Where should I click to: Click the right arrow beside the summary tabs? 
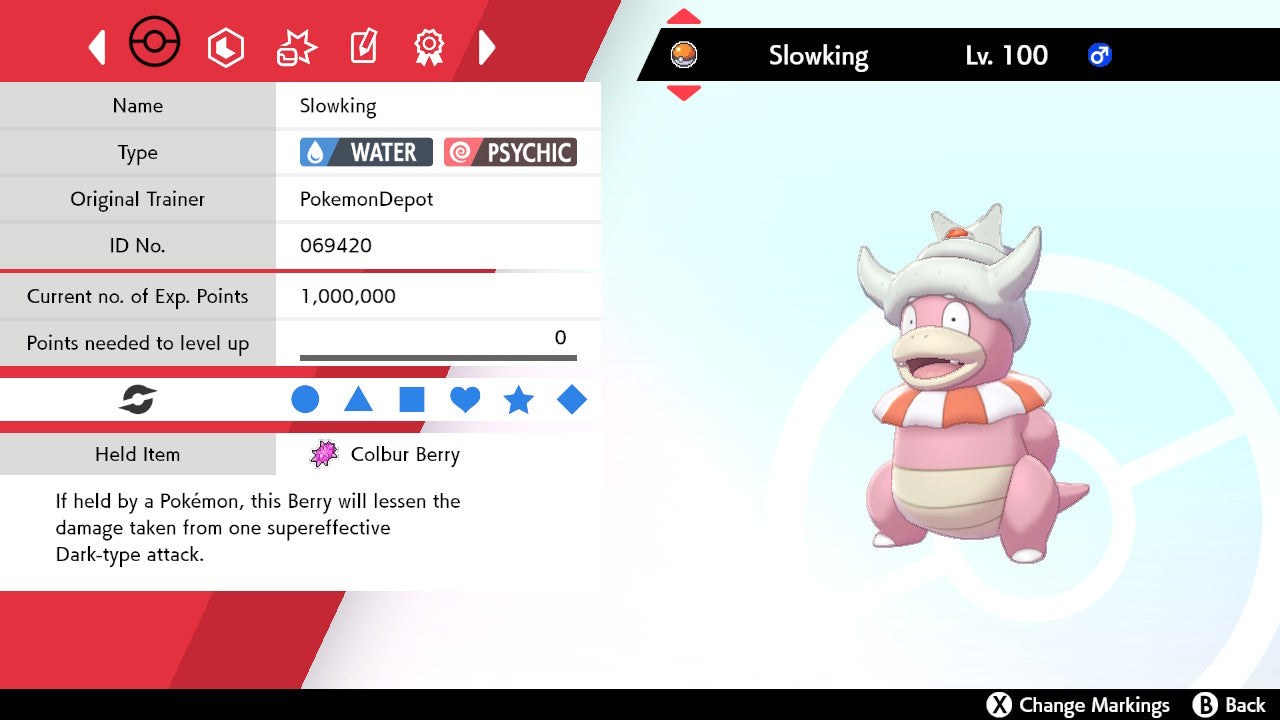(x=487, y=47)
